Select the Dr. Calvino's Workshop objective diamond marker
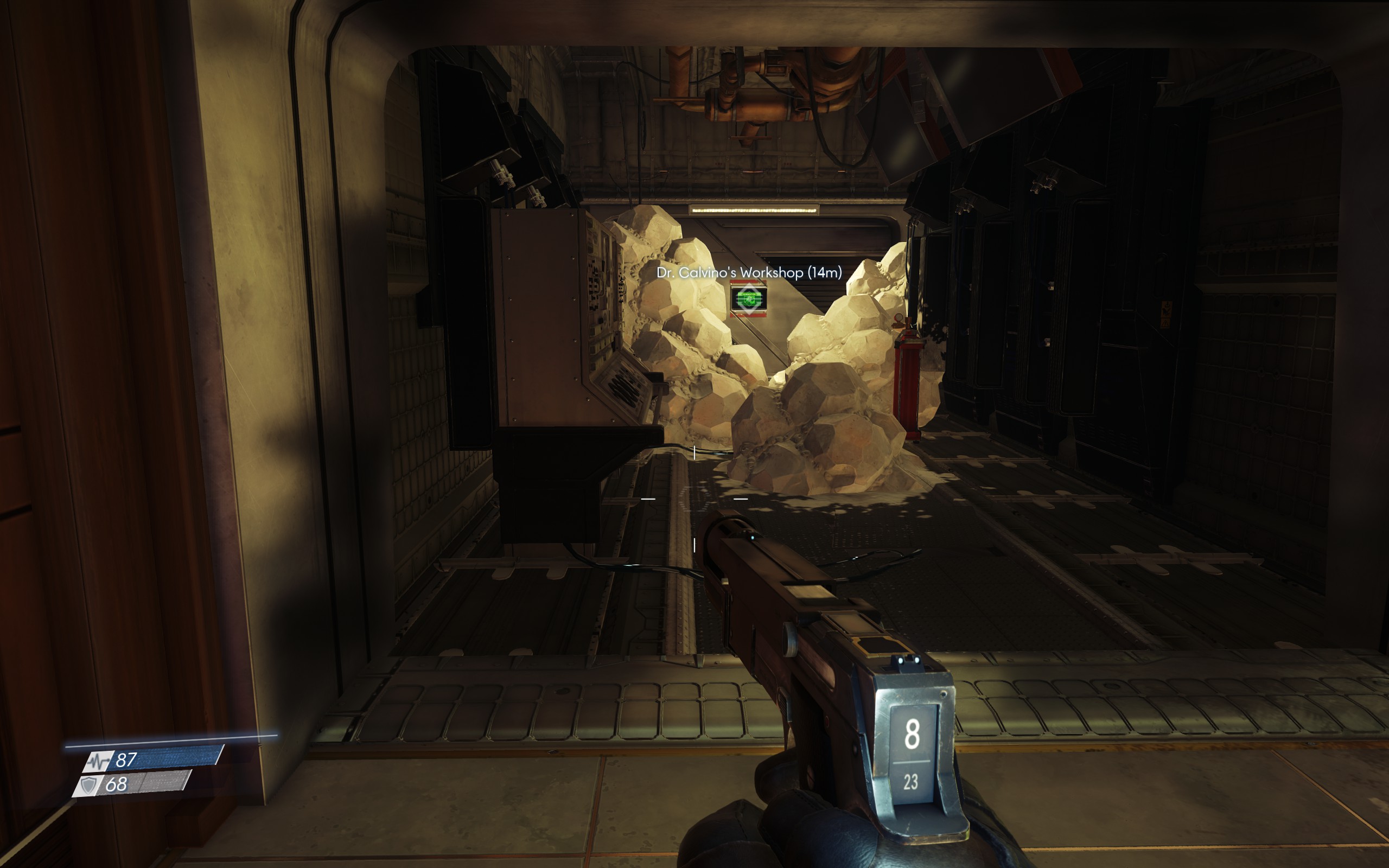Viewport: 1389px width, 868px height. coord(750,299)
